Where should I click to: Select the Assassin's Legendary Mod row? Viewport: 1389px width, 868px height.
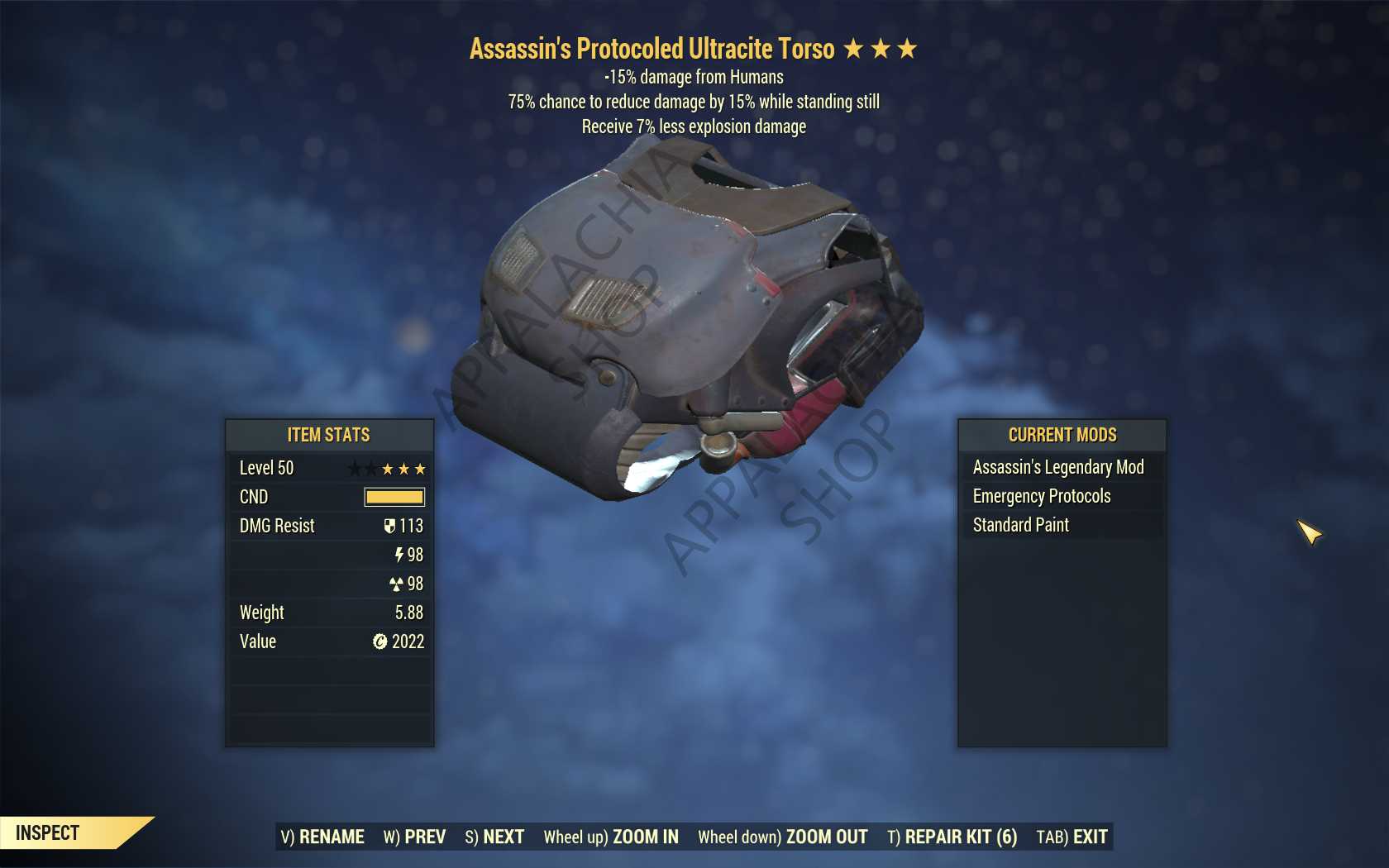tap(1062, 467)
